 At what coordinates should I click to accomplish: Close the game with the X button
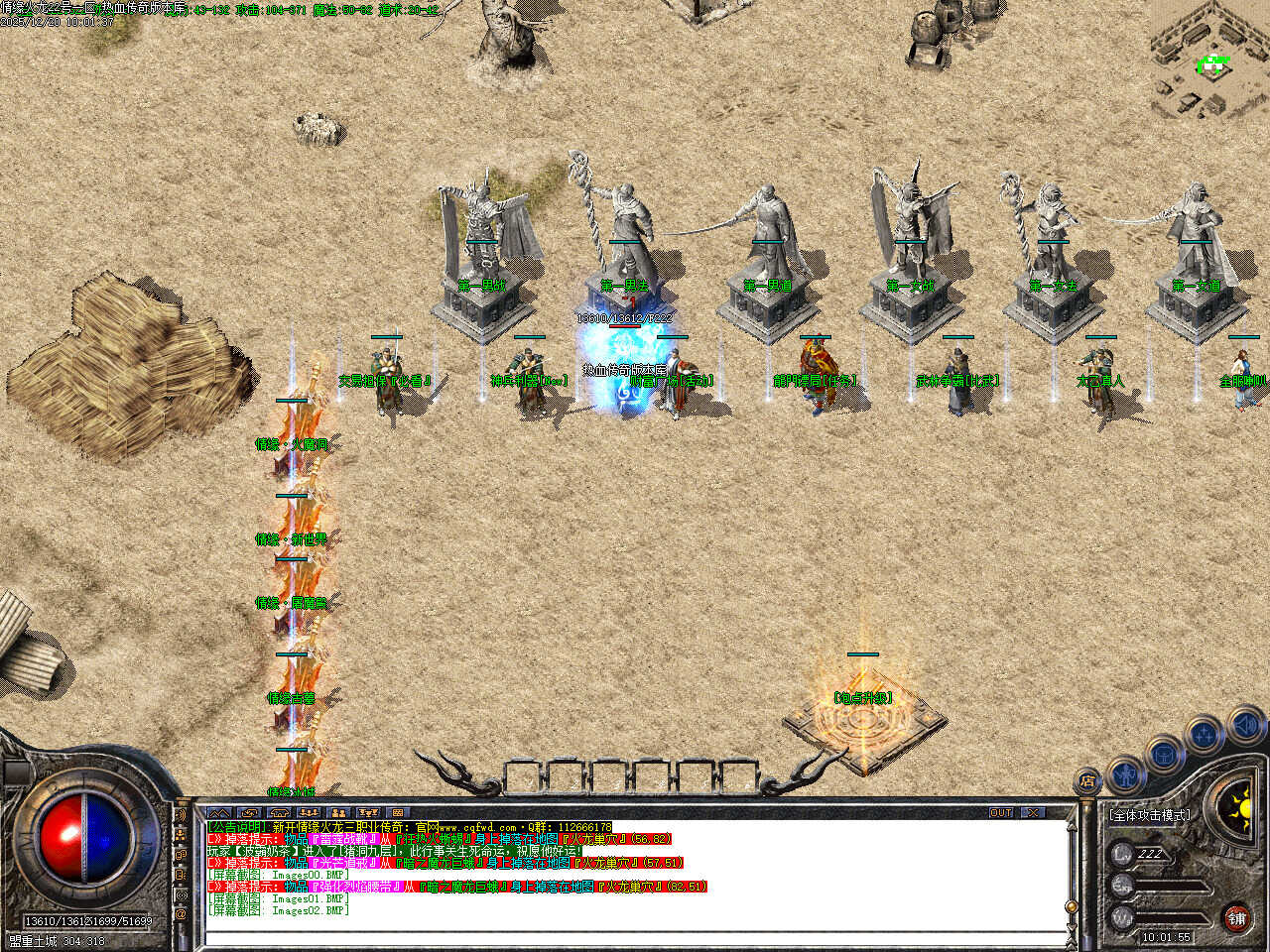click(1034, 812)
